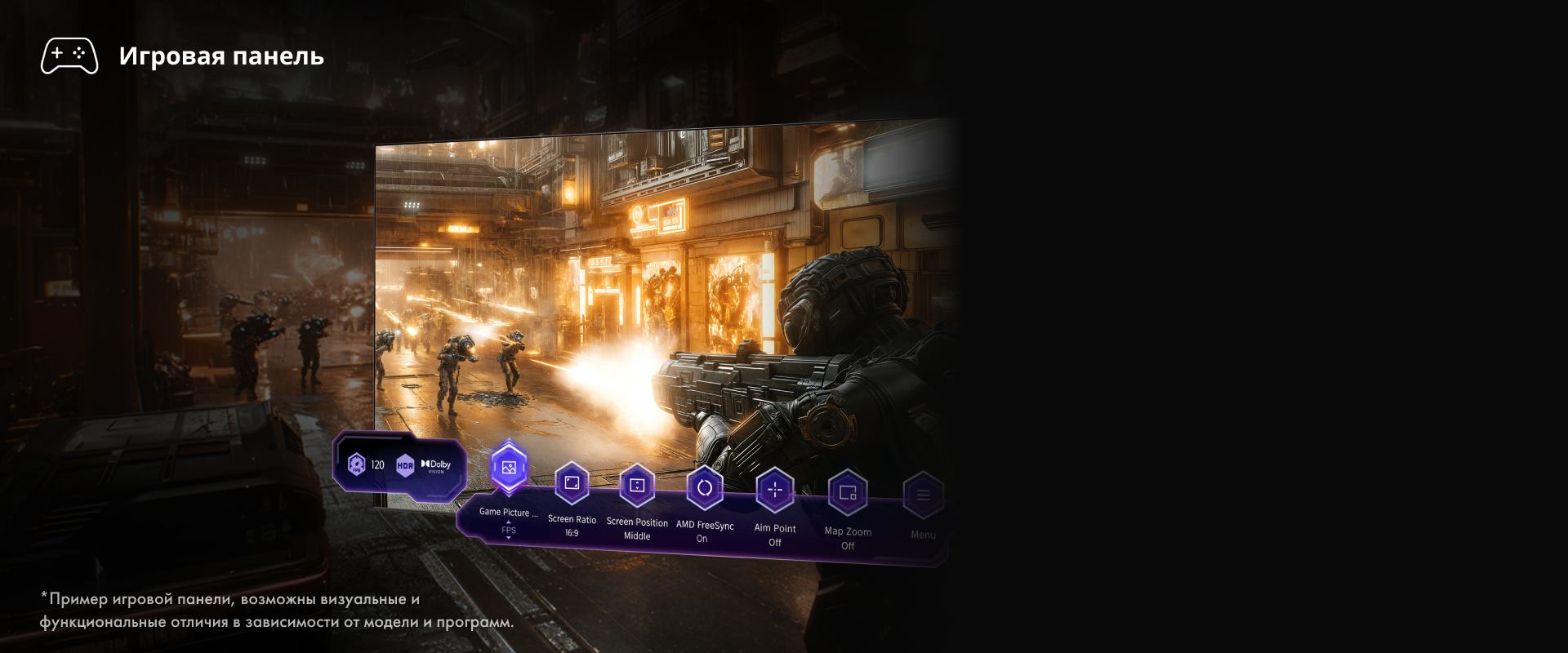Click the up chevron above the FPS label
The width and height of the screenshot is (1568, 653).
click(x=509, y=522)
